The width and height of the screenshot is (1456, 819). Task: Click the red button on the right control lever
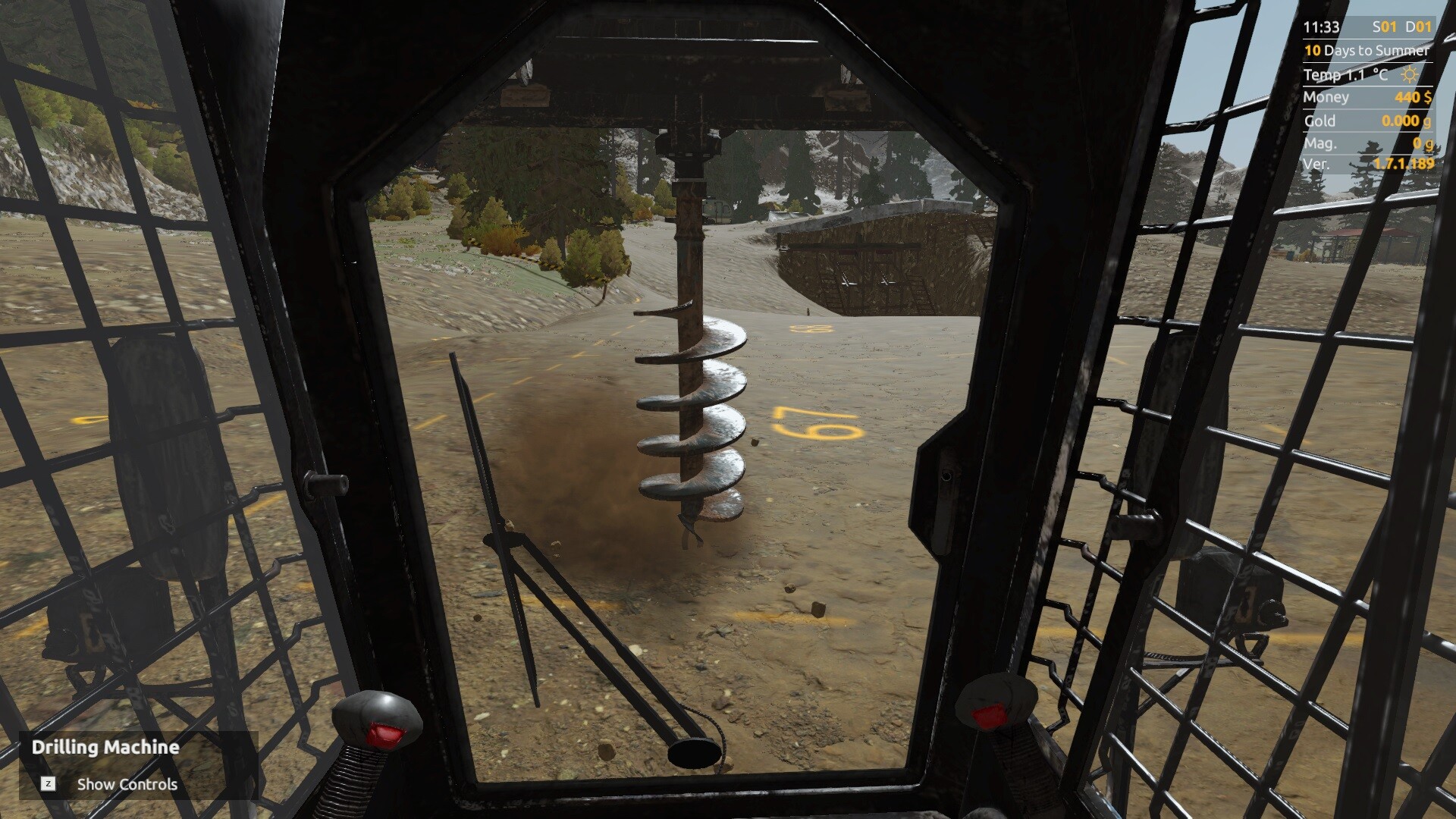pyautogui.click(x=987, y=714)
